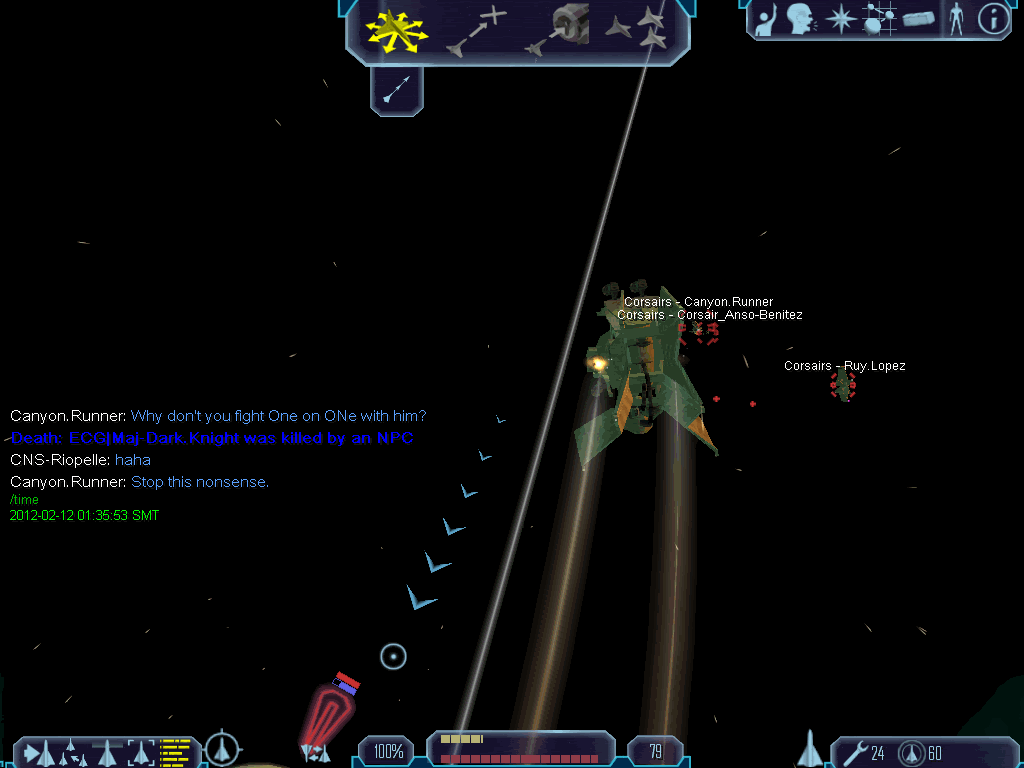Open the circled-i information icon
The image size is (1024, 768).
click(x=993, y=20)
